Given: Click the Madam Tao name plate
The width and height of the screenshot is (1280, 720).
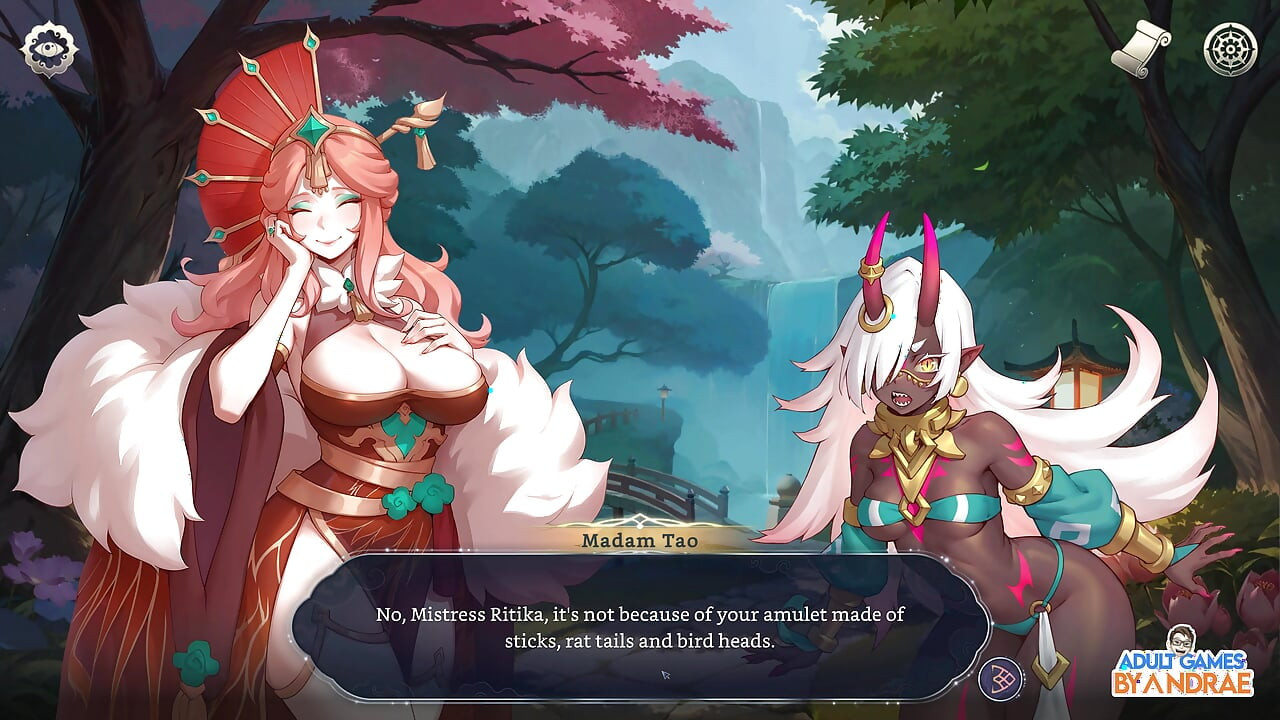Looking at the screenshot, I should coord(640,542).
